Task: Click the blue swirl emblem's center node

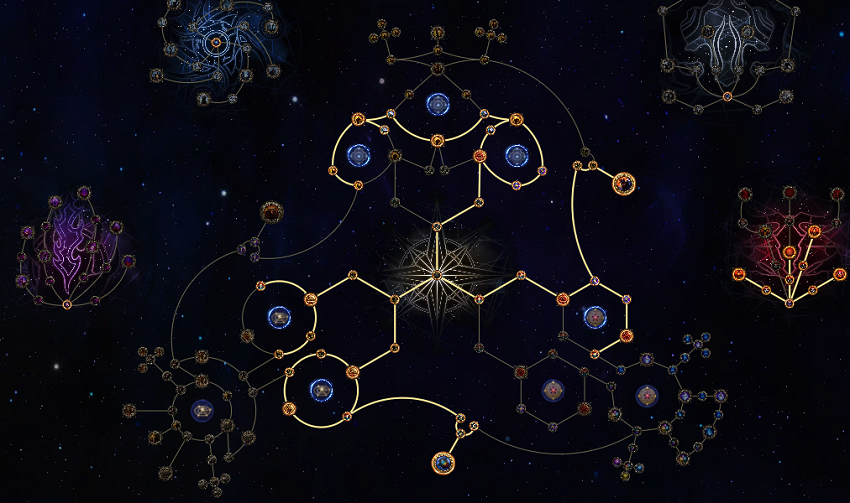Action: click(x=217, y=43)
